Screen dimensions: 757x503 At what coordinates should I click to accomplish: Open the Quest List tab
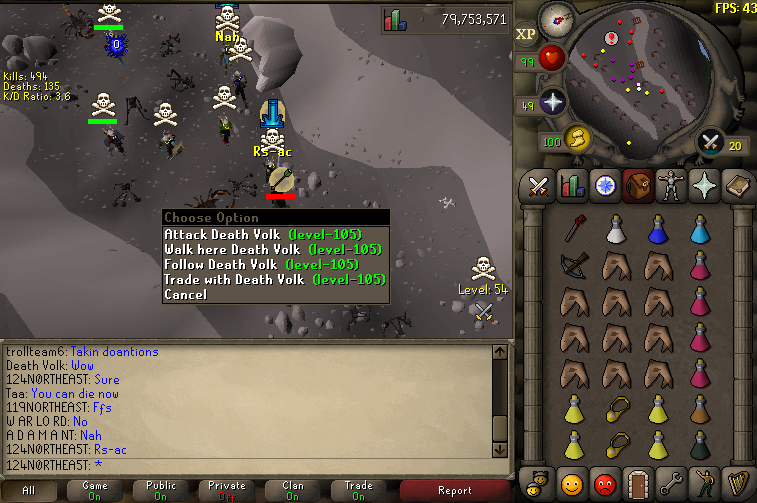603,186
